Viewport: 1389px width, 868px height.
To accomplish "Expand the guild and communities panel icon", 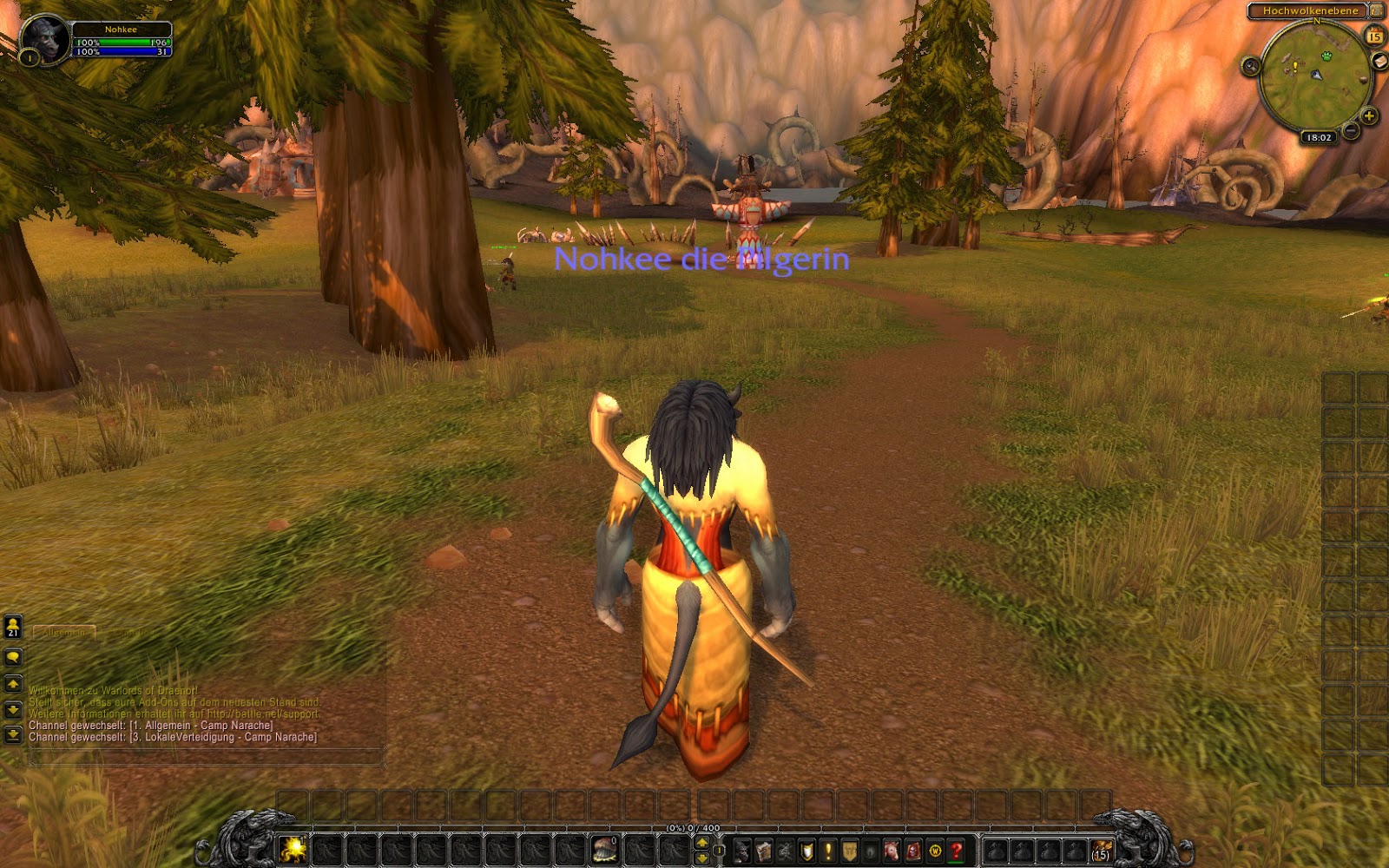I will coord(850,850).
